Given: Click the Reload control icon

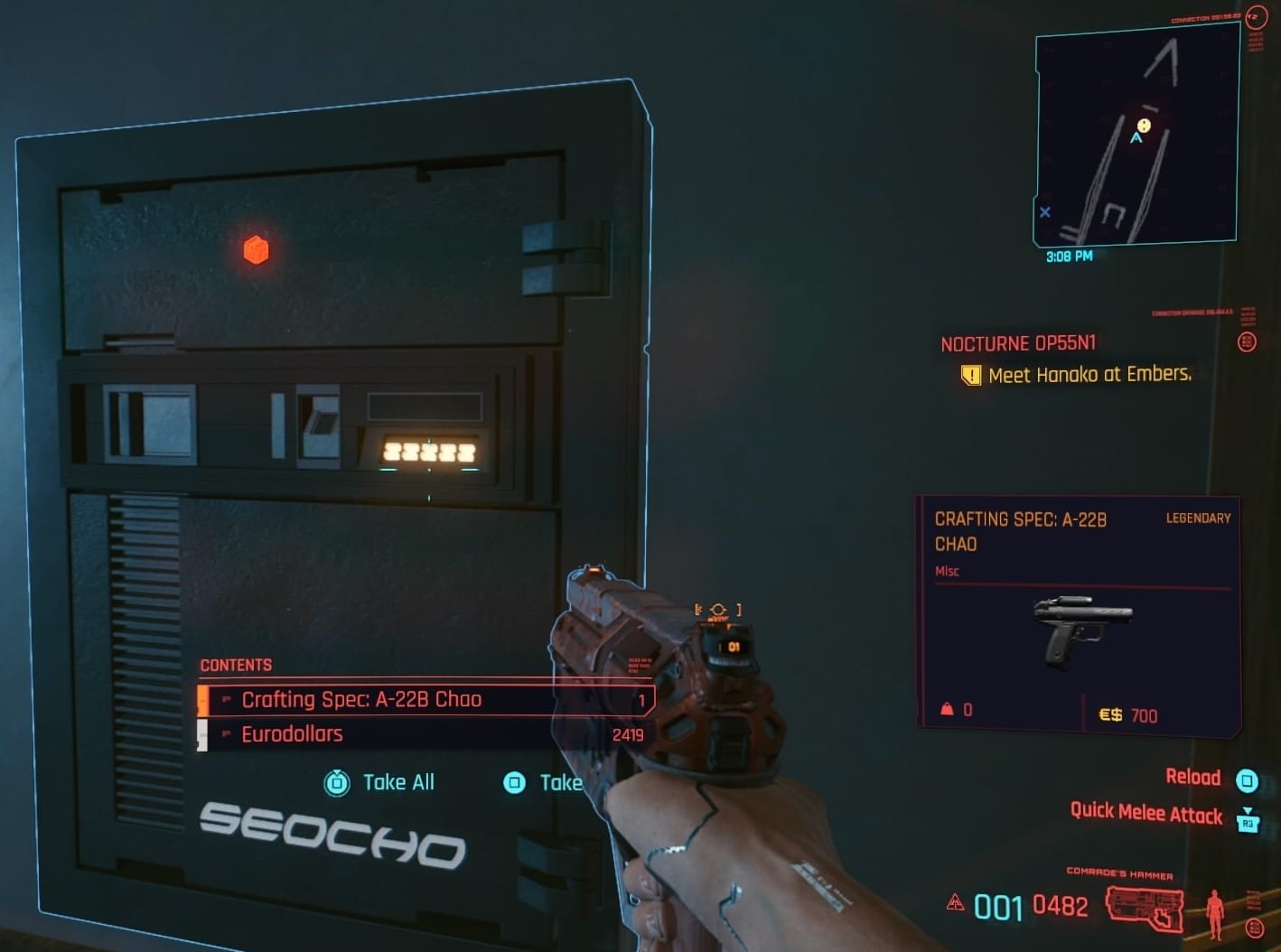Looking at the screenshot, I should [x=1249, y=778].
